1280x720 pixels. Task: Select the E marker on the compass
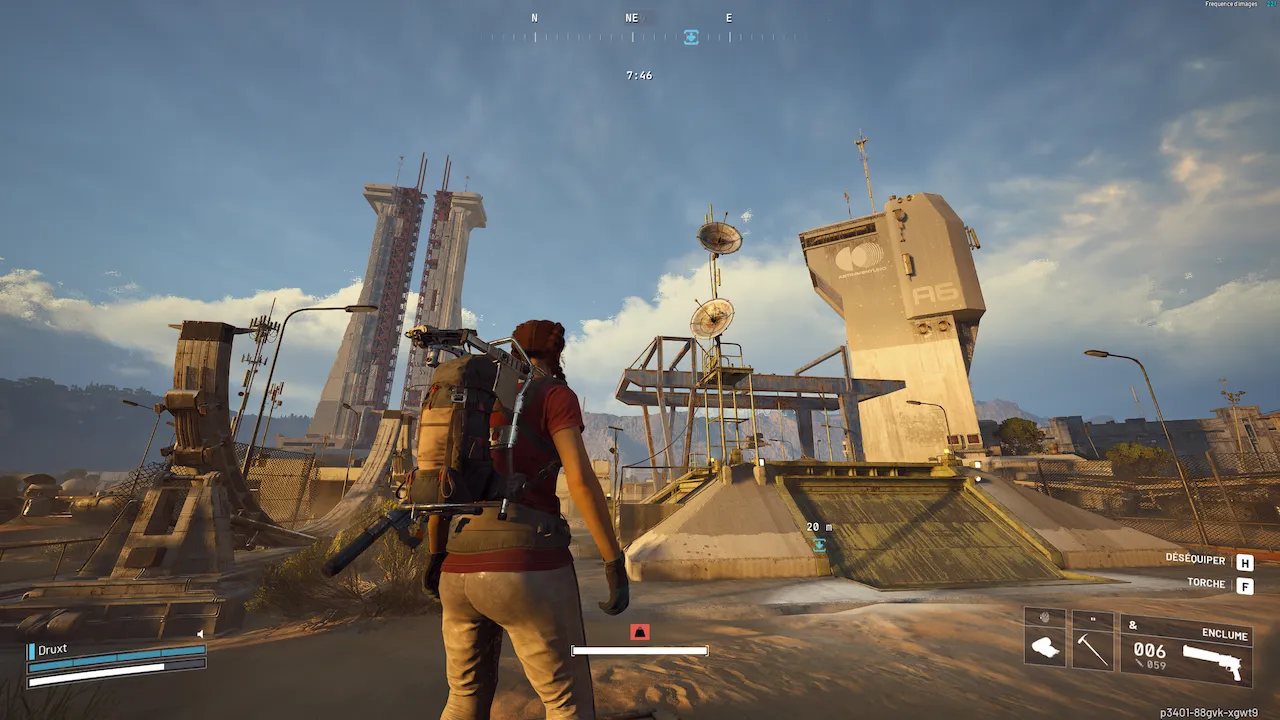pyautogui.click(x=728, y=17)
